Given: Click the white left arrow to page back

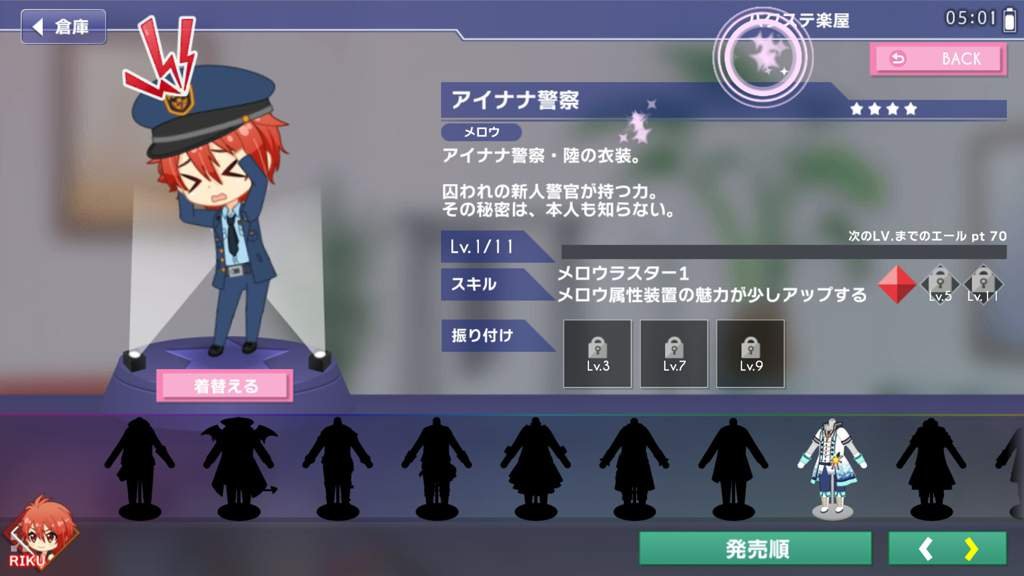Looking at the screenshot, I should coord(926,549).
